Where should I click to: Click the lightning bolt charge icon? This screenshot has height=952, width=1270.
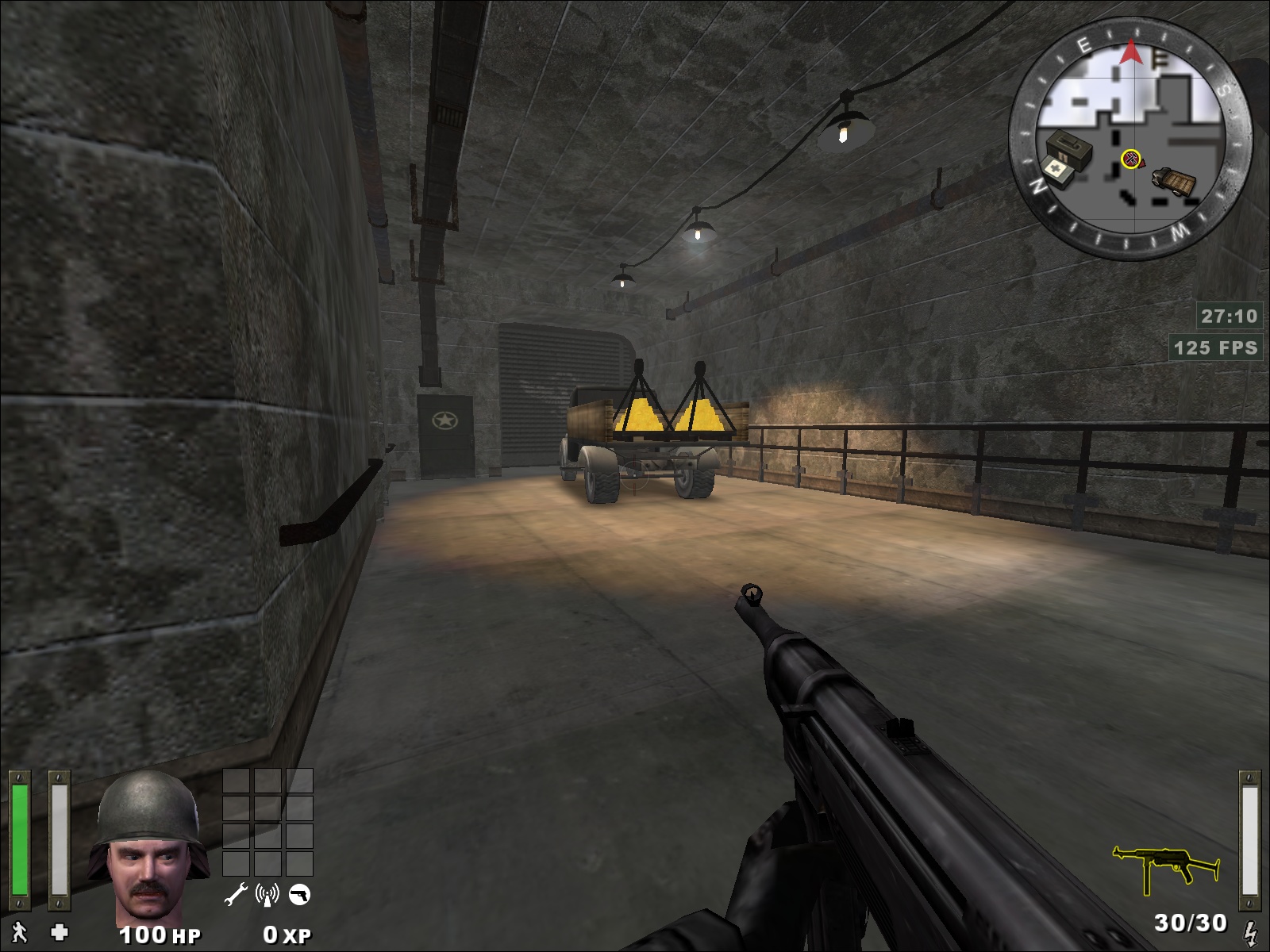tap(1250, 931)
